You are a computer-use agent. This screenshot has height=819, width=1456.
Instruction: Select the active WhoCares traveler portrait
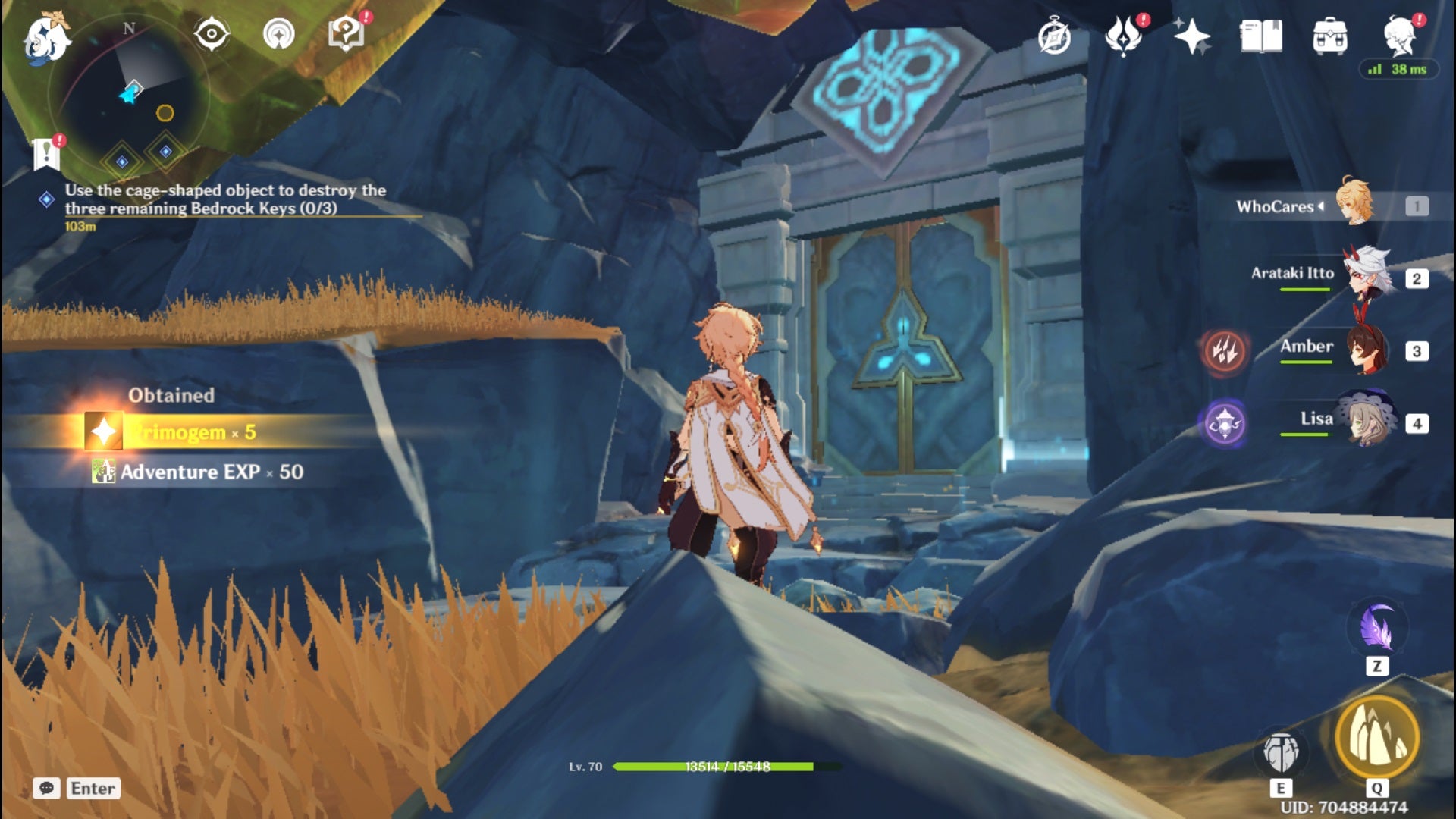(x=1354, y=203)
